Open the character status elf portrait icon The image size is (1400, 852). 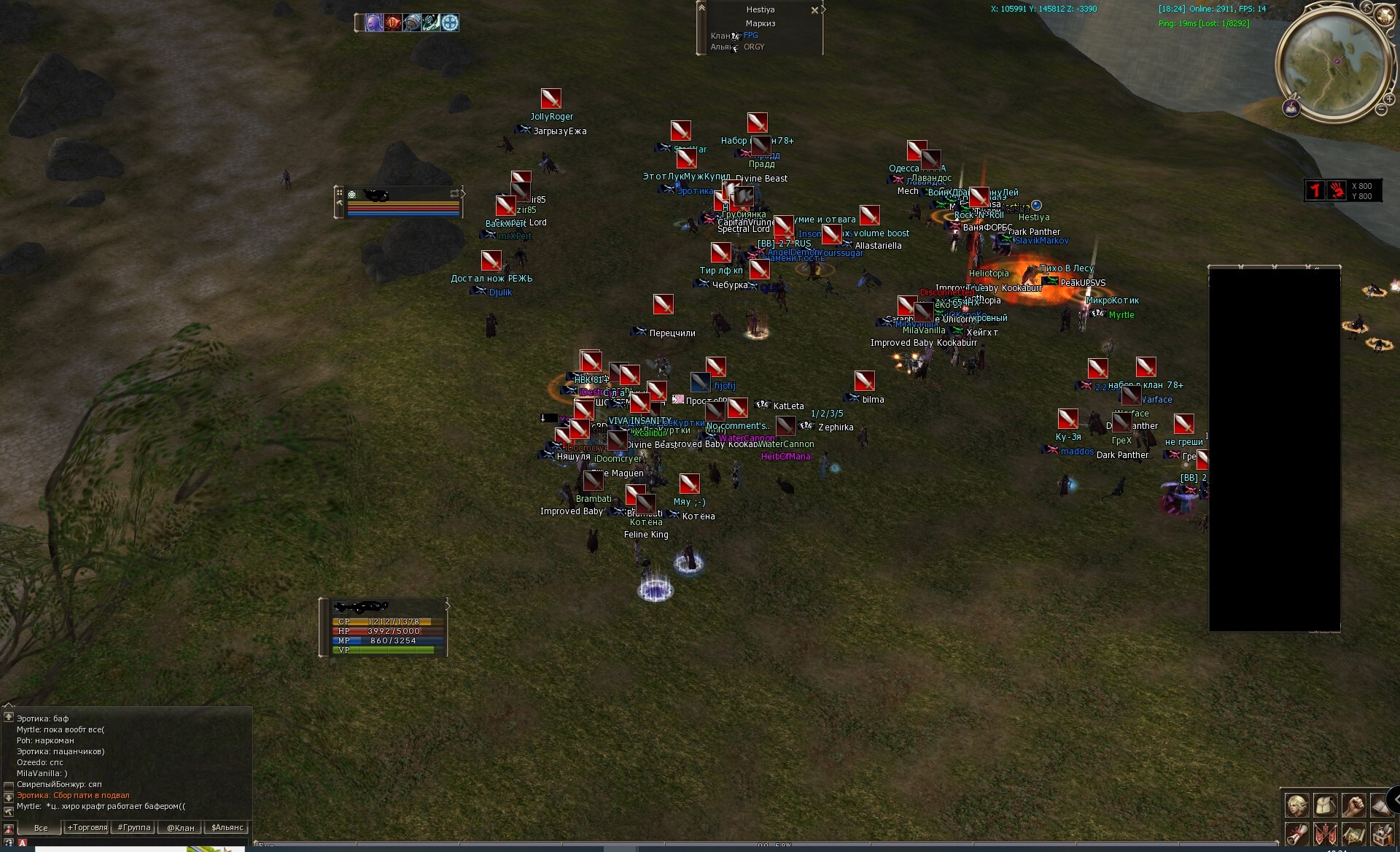1296,805
